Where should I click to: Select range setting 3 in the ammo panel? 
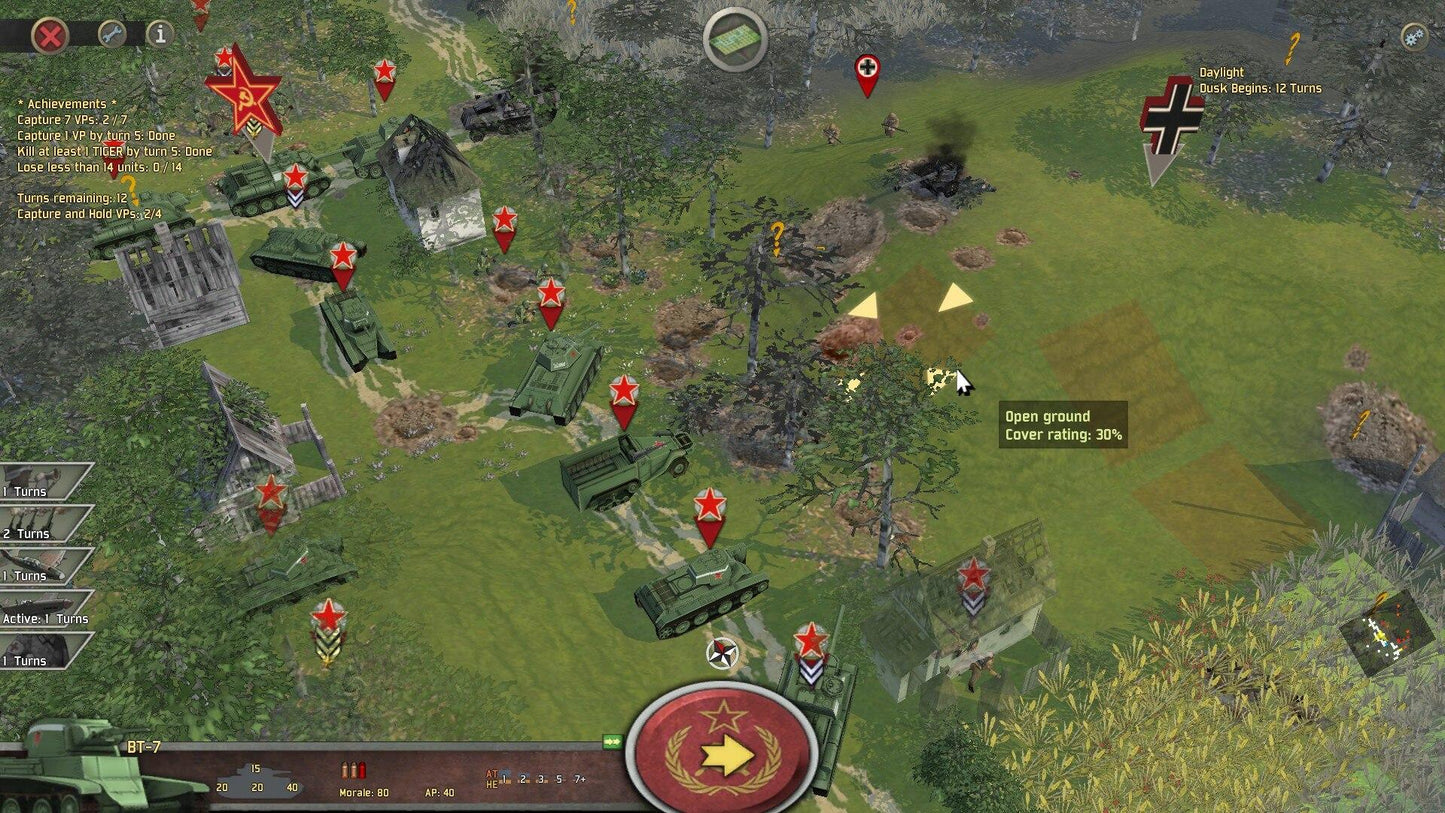point(541,779)
